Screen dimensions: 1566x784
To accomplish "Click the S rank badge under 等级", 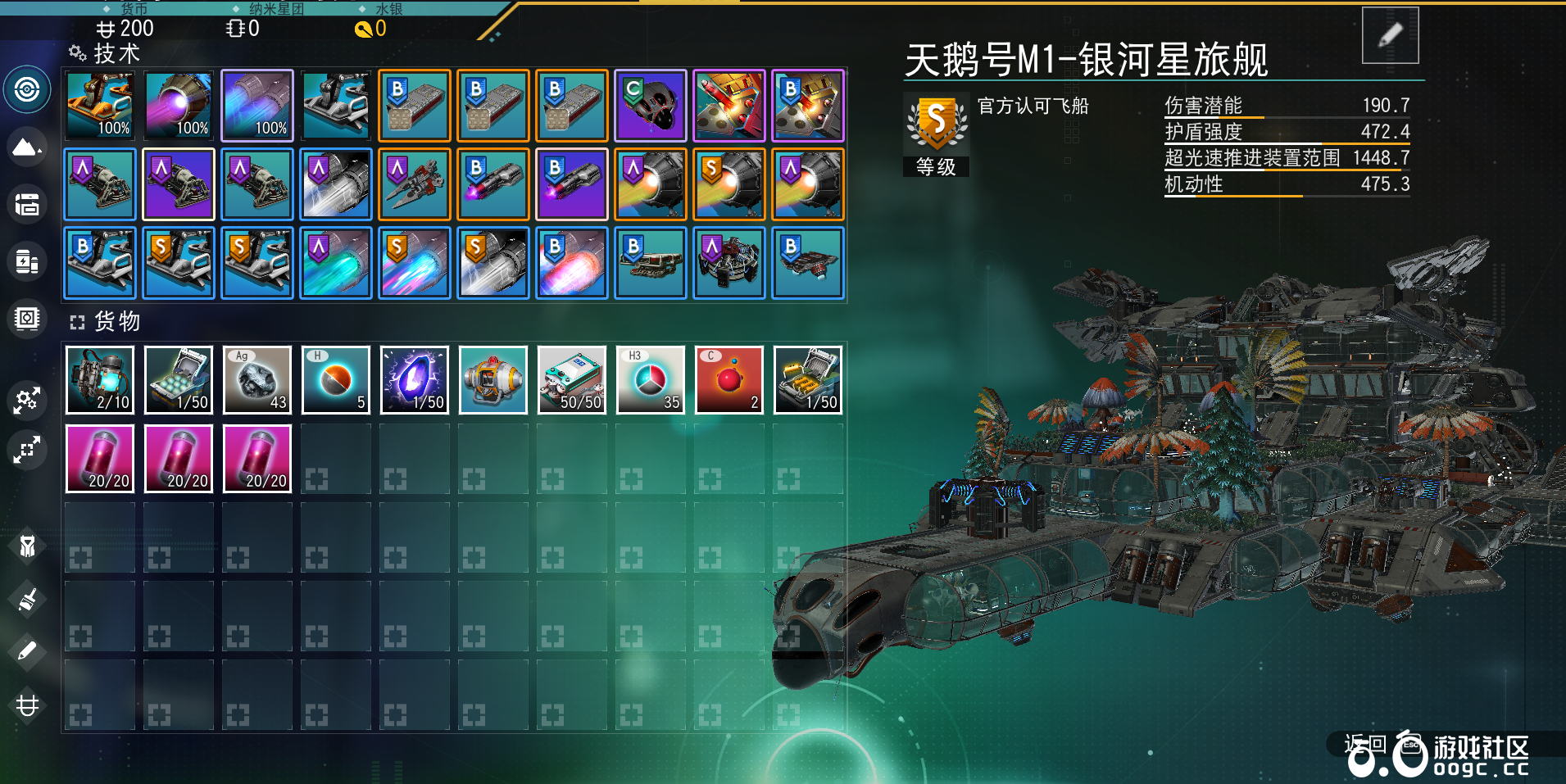I will pyautogui.click(x=935, y=121).
